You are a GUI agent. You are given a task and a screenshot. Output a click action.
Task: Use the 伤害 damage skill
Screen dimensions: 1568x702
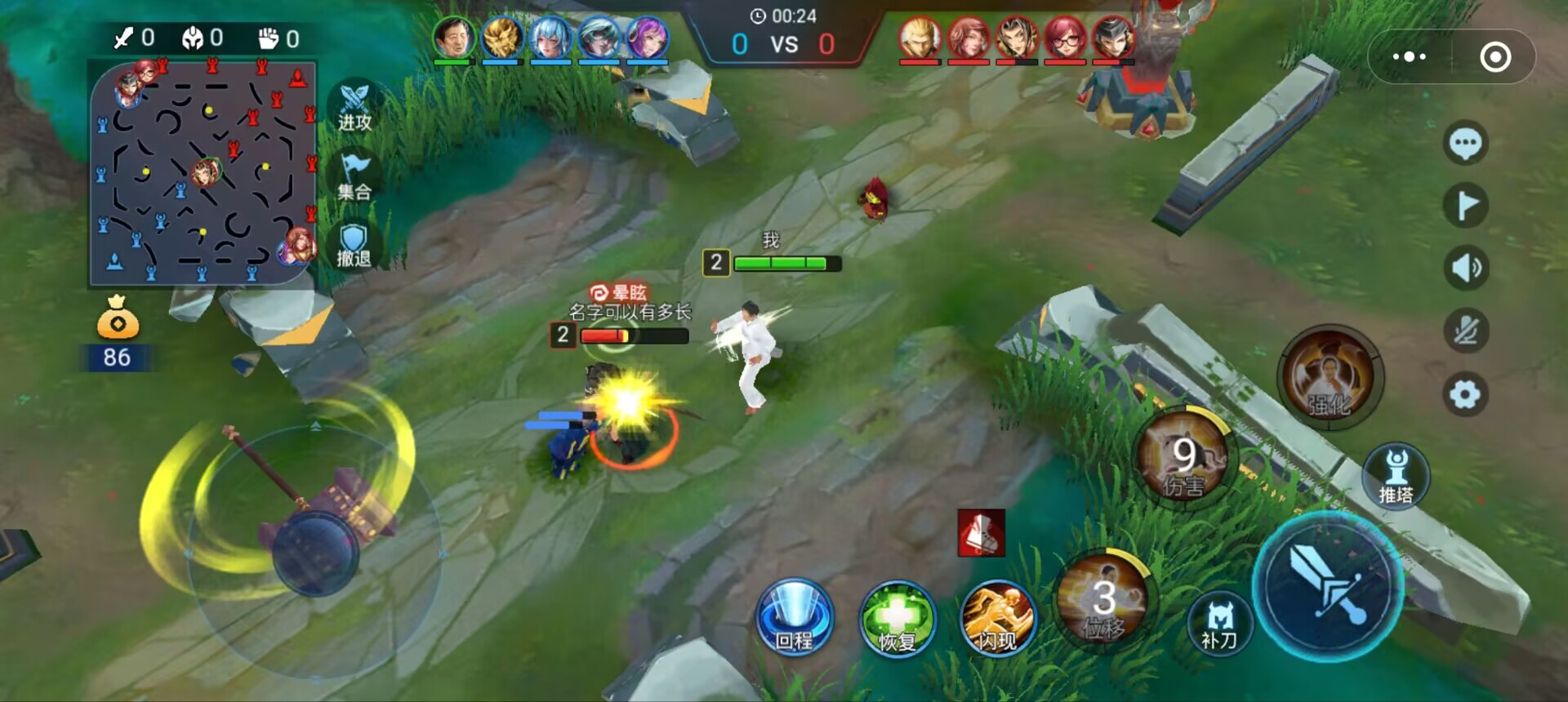(1183, 459)
